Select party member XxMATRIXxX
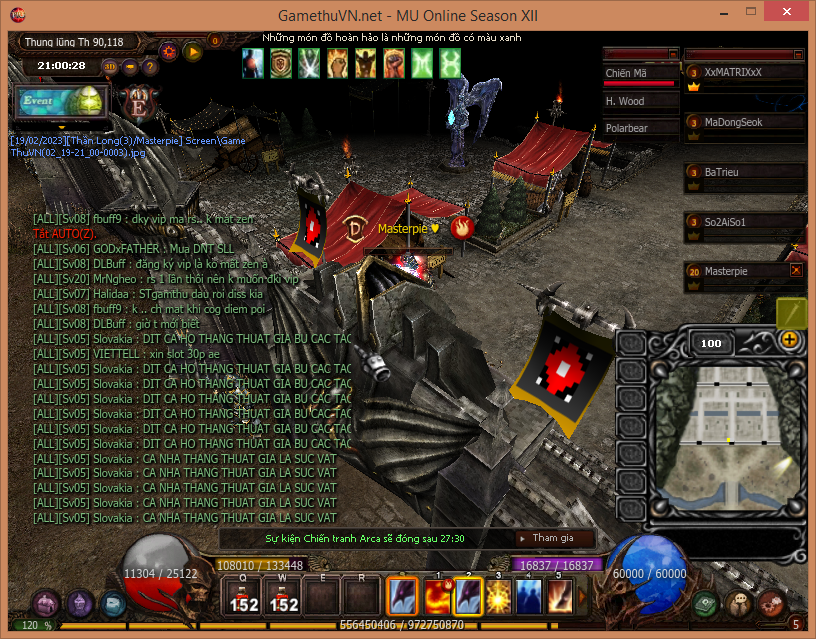816x639 pixels. 743,73
